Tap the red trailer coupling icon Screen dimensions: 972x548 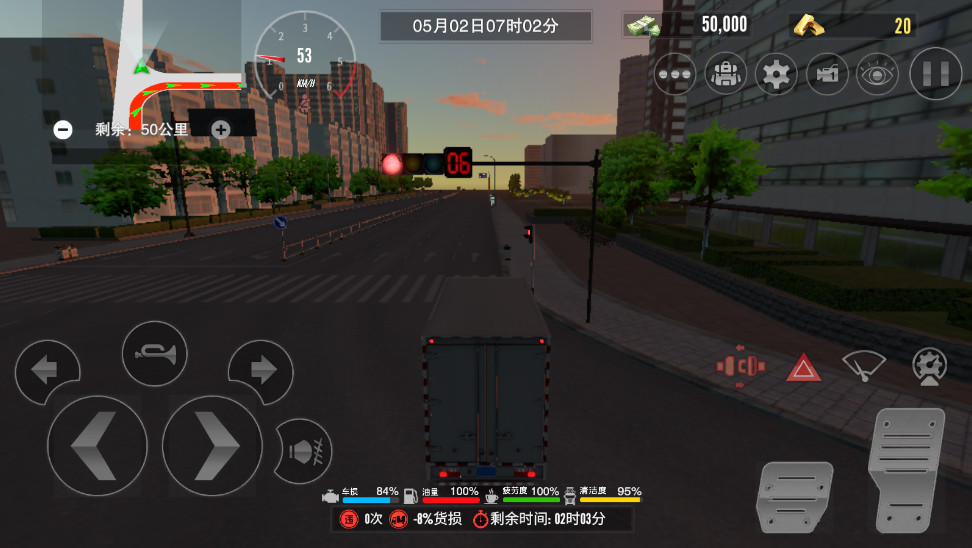click(740, 366)
